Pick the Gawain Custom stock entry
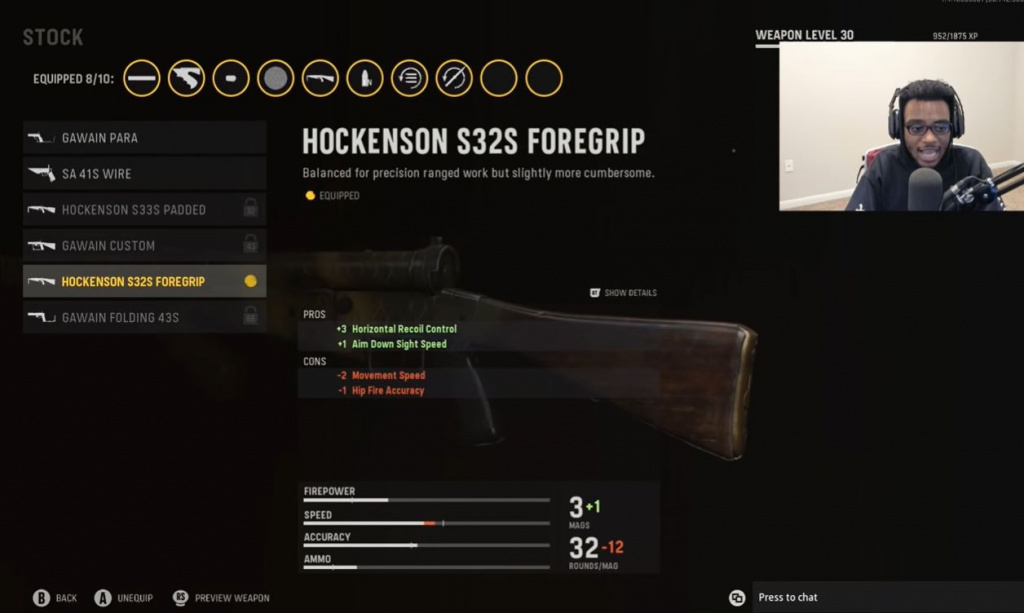Image resolution: width=1024 pixels, height=613 pixels. pyautogui.click(x=144, y=246)
